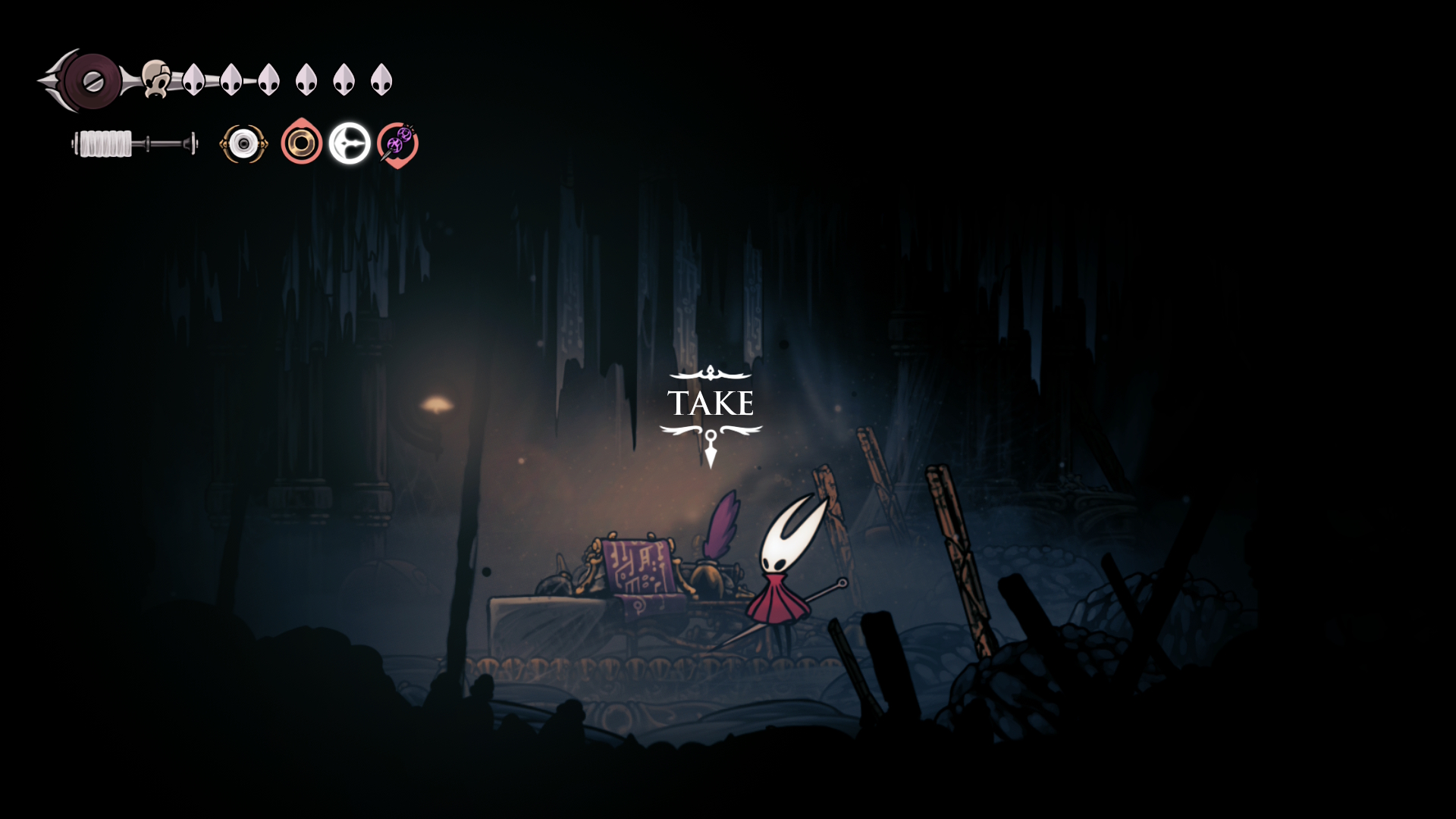Click the skull mask on the health bar
This screenshot has width=1456, height=819.
pyautogui.click(x=155, y=78)
